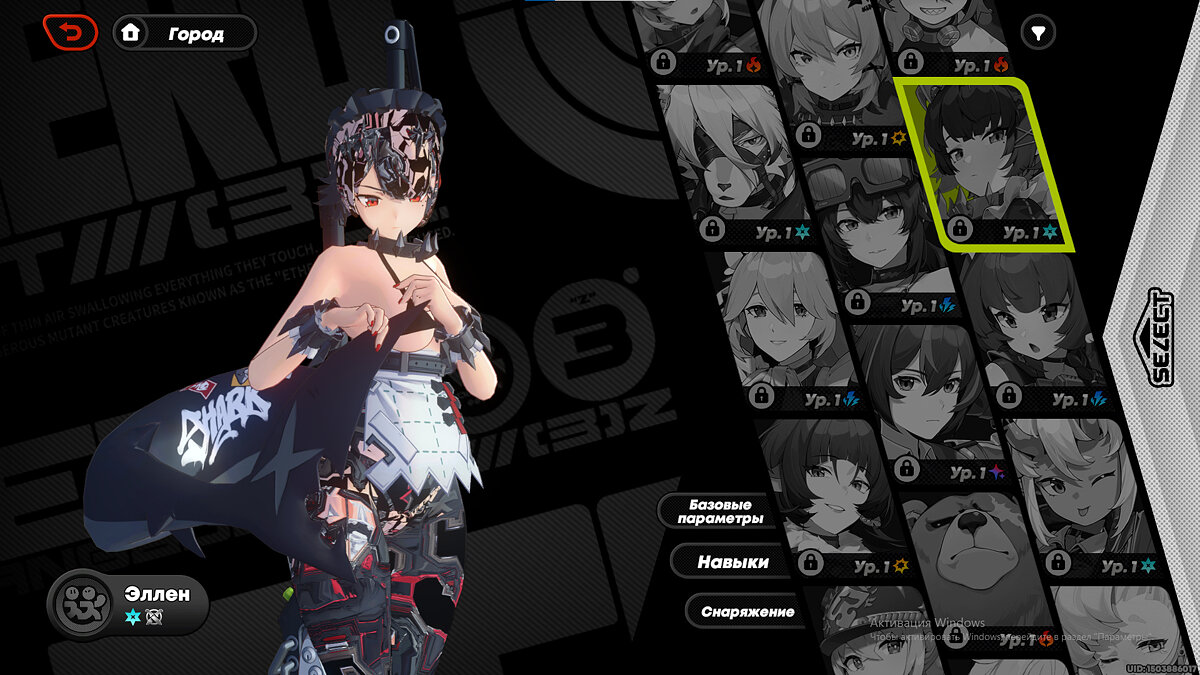Click the SELECT button

click(1160, 338)
